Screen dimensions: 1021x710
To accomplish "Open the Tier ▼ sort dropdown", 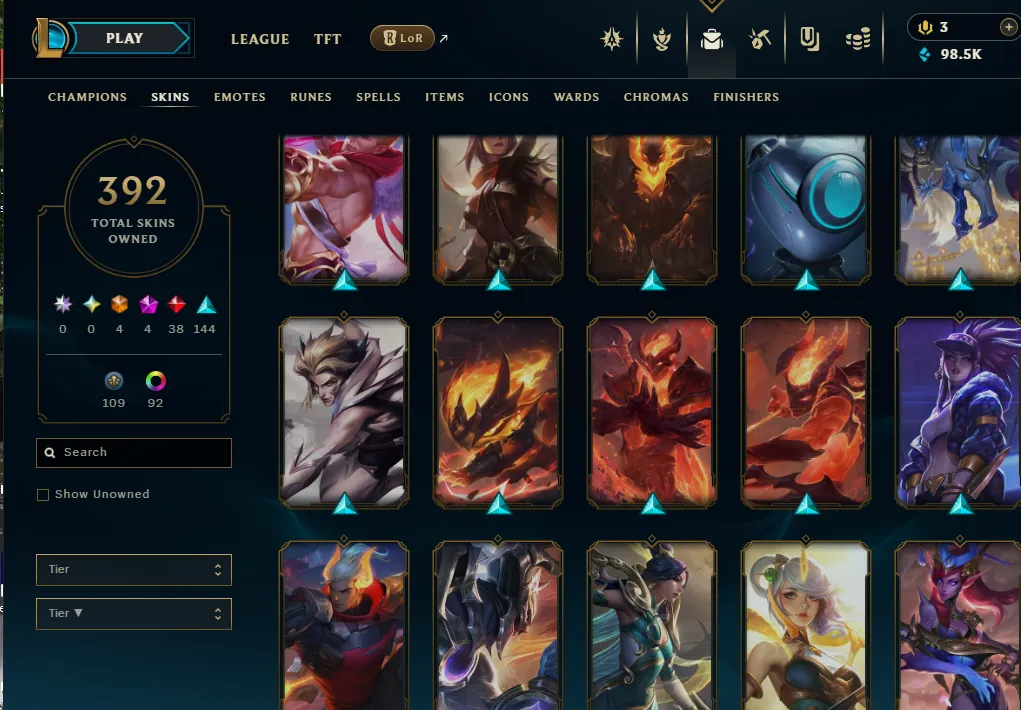I will (134, 613).
